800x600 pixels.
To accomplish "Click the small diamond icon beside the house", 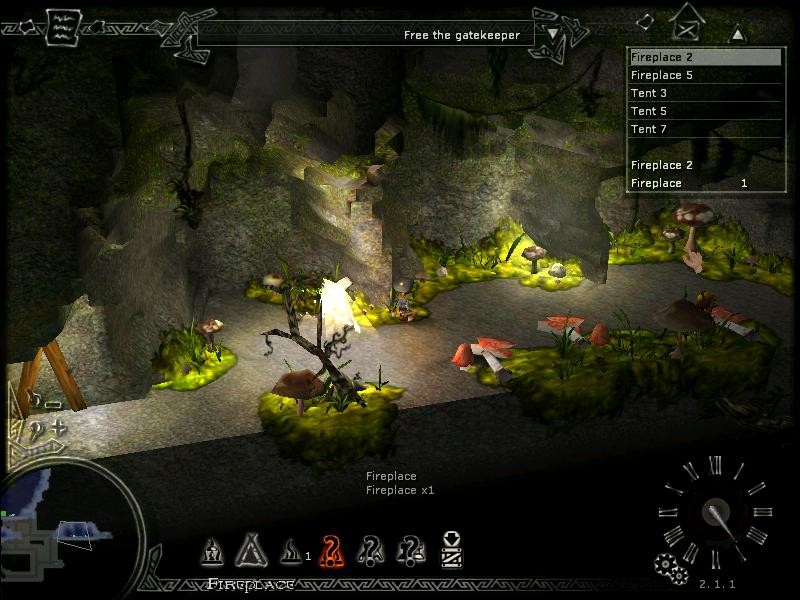I will pos(646,19).
